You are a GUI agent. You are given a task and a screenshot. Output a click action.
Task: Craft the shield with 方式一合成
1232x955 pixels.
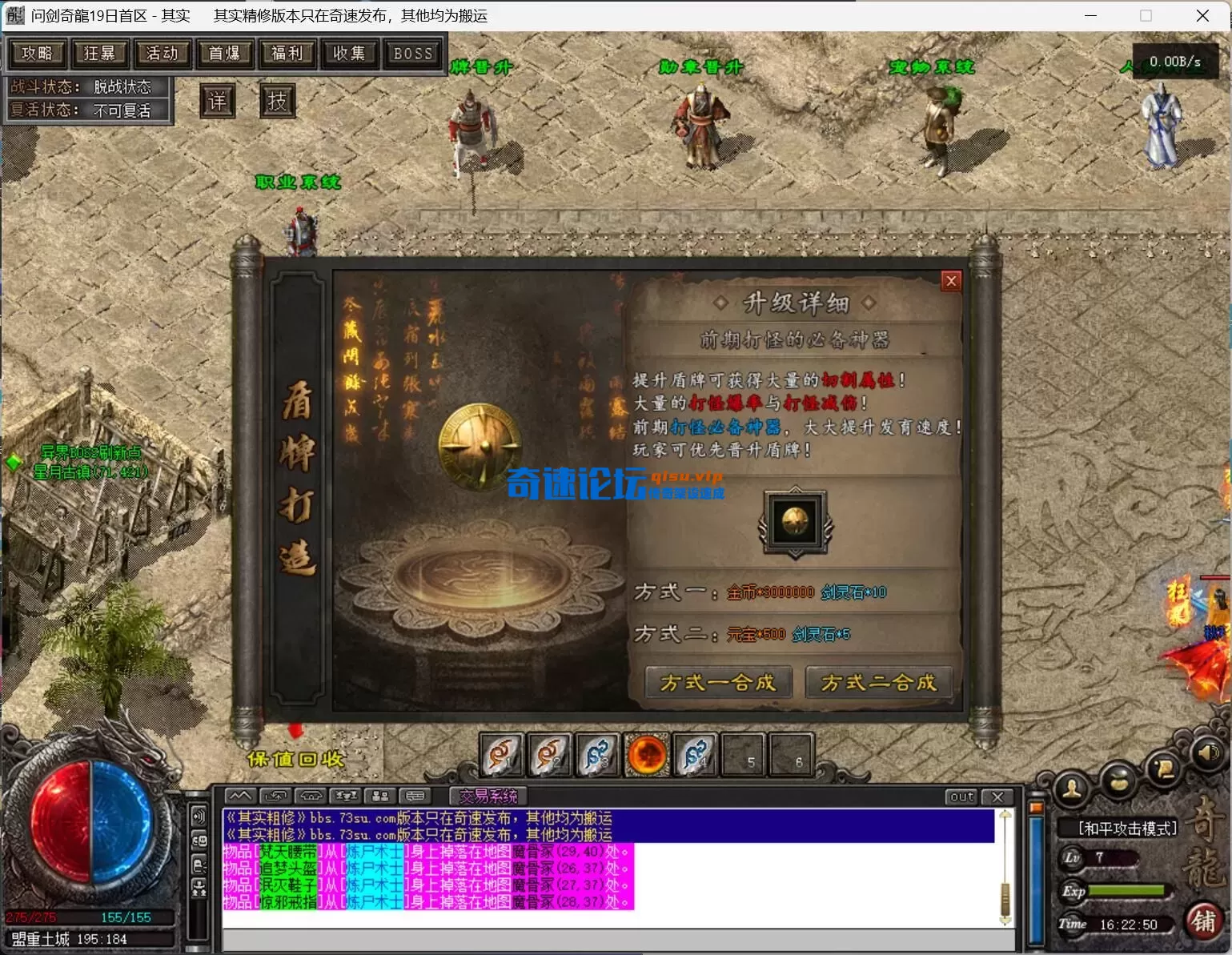[x=718, y=683]
